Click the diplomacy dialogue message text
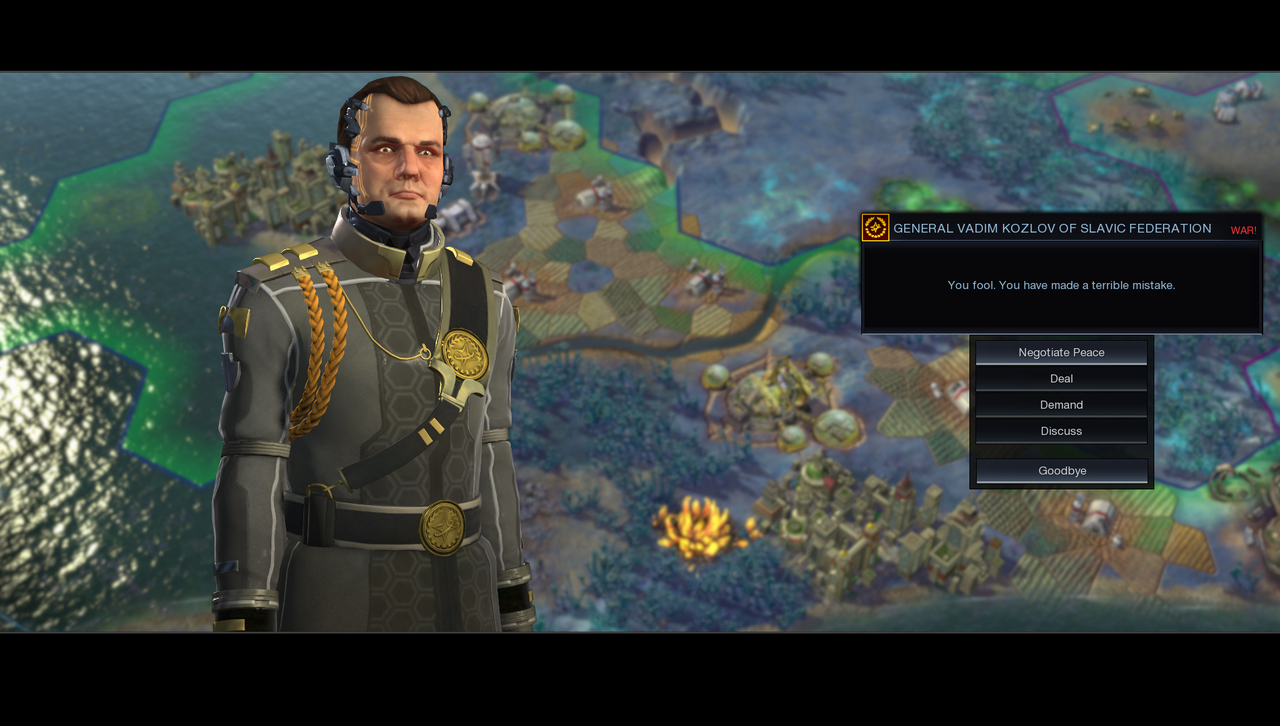The height and width of the screenshot is (726, 1280). click(1060, 285)
